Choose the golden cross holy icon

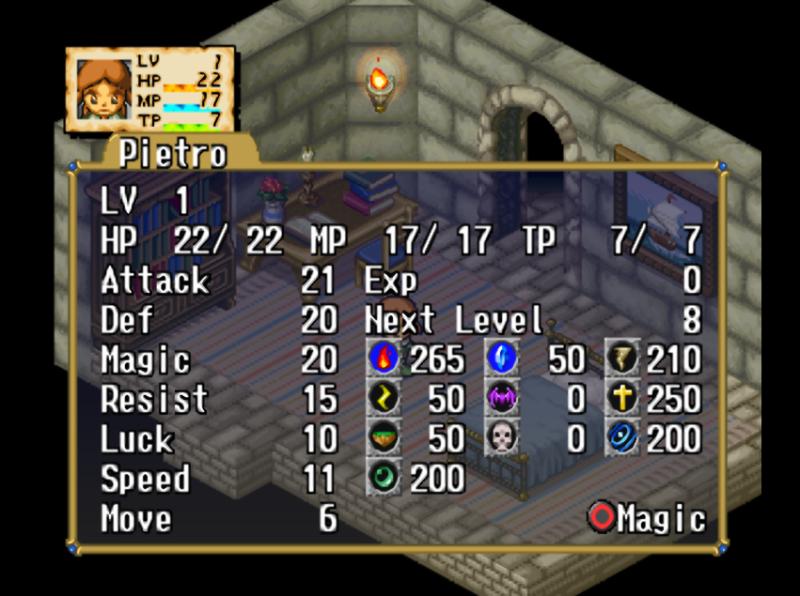click(622, 398)
